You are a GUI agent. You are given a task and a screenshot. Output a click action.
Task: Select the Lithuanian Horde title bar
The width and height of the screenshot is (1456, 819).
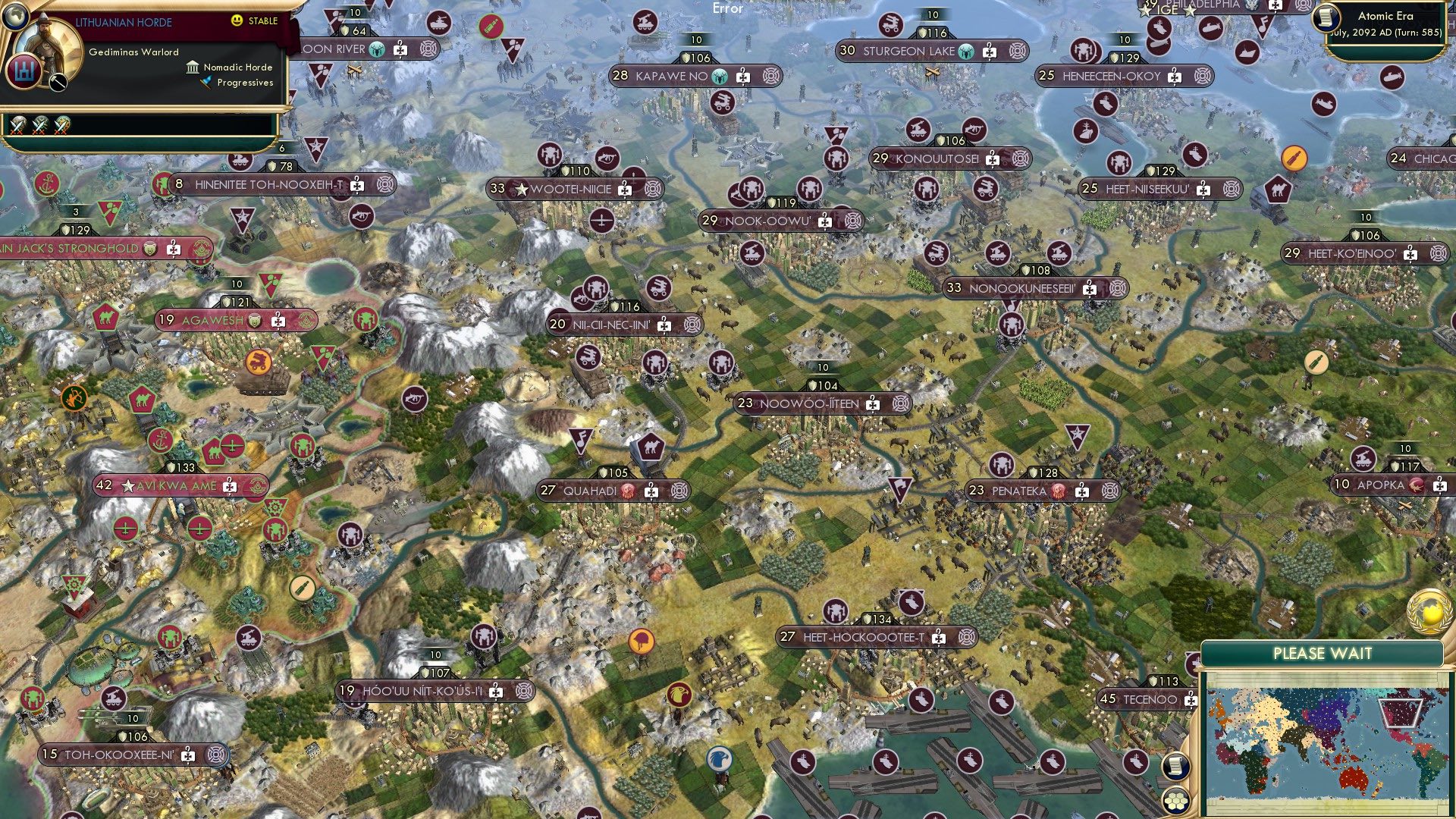tap(124, 21)
